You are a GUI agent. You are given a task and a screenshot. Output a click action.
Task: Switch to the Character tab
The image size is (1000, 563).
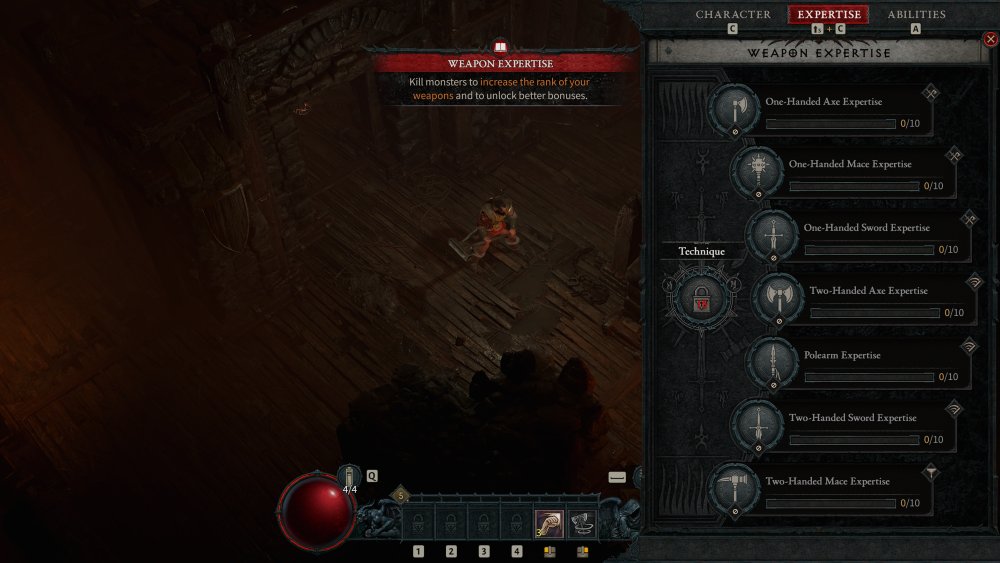point(733,15)
